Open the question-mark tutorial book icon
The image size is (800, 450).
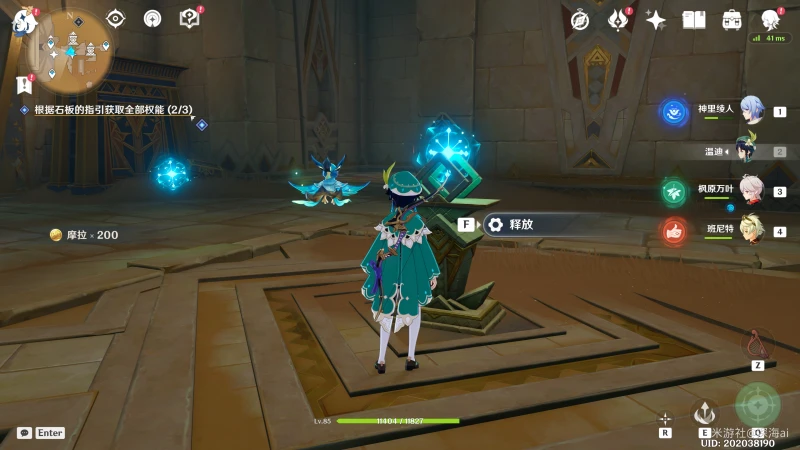coord(189,18)
